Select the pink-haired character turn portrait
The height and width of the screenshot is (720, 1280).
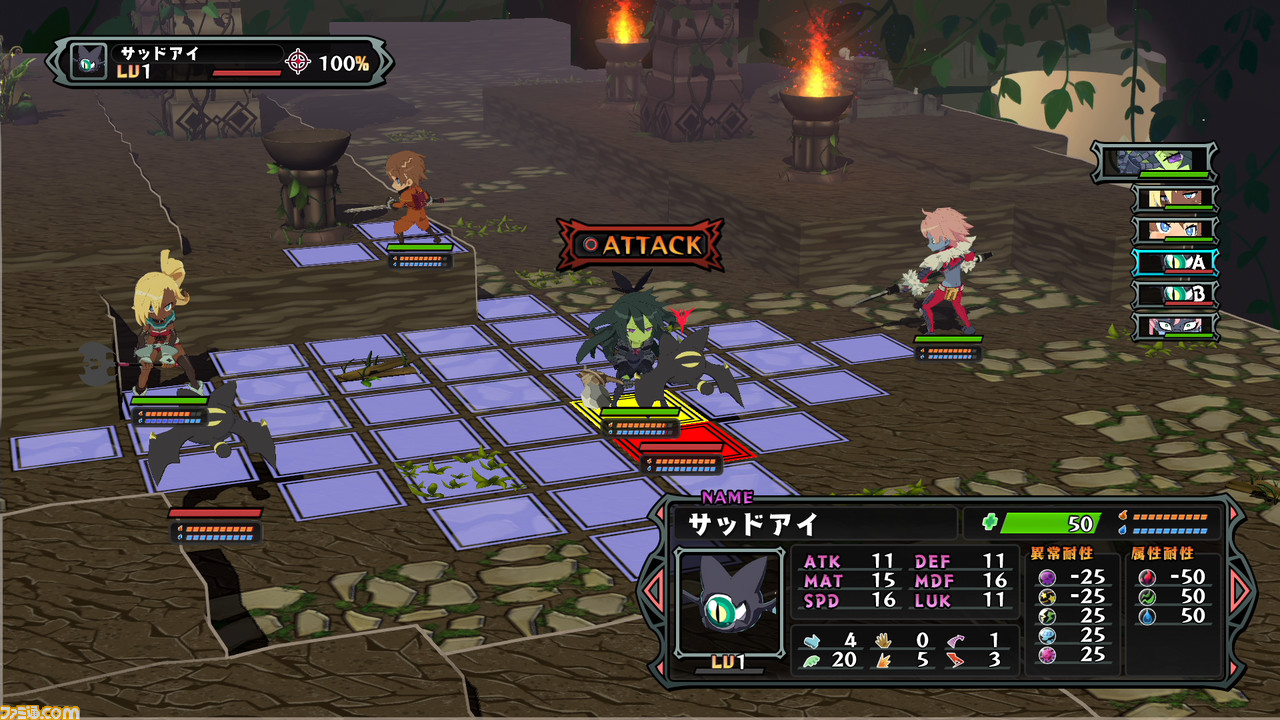coord(1175,326)
